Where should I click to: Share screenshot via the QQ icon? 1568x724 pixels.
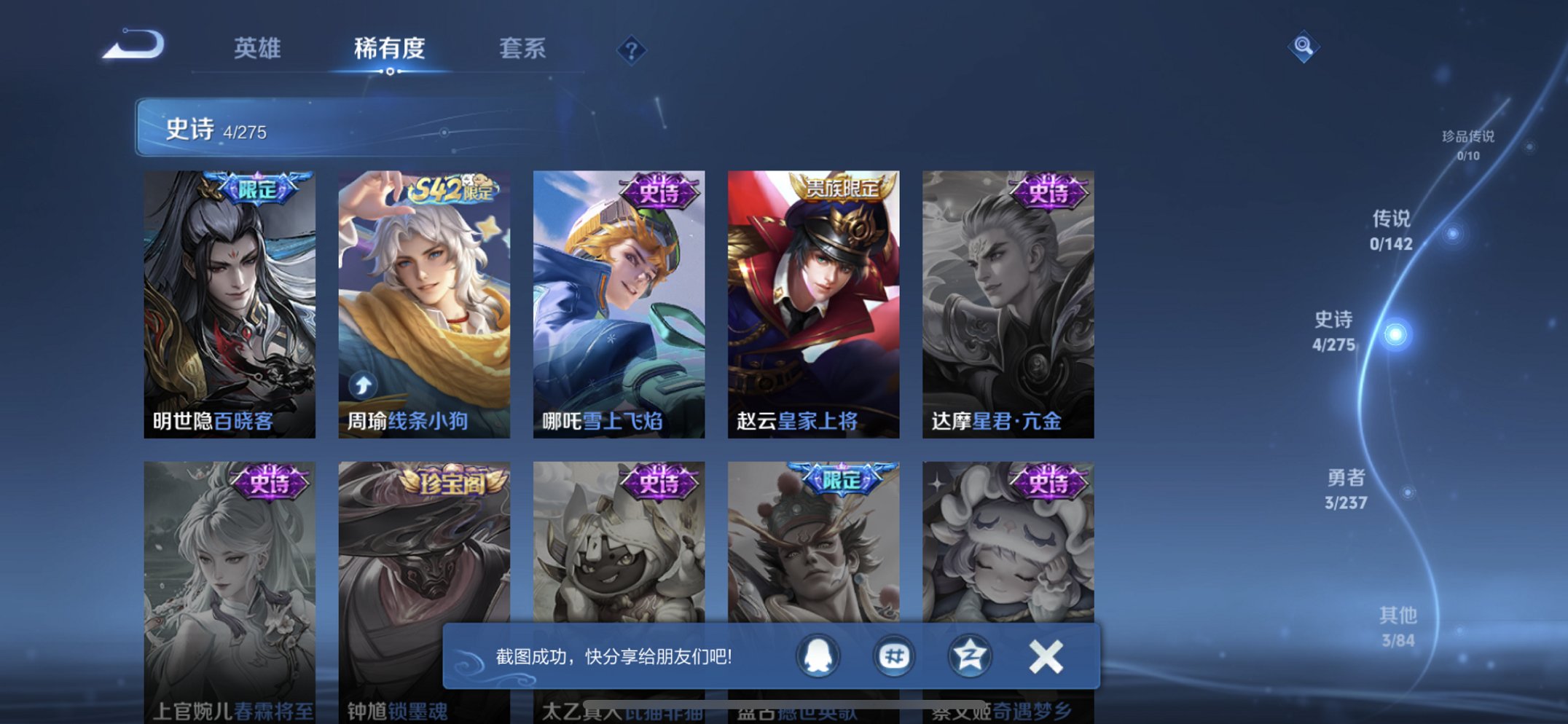(818, 656)
